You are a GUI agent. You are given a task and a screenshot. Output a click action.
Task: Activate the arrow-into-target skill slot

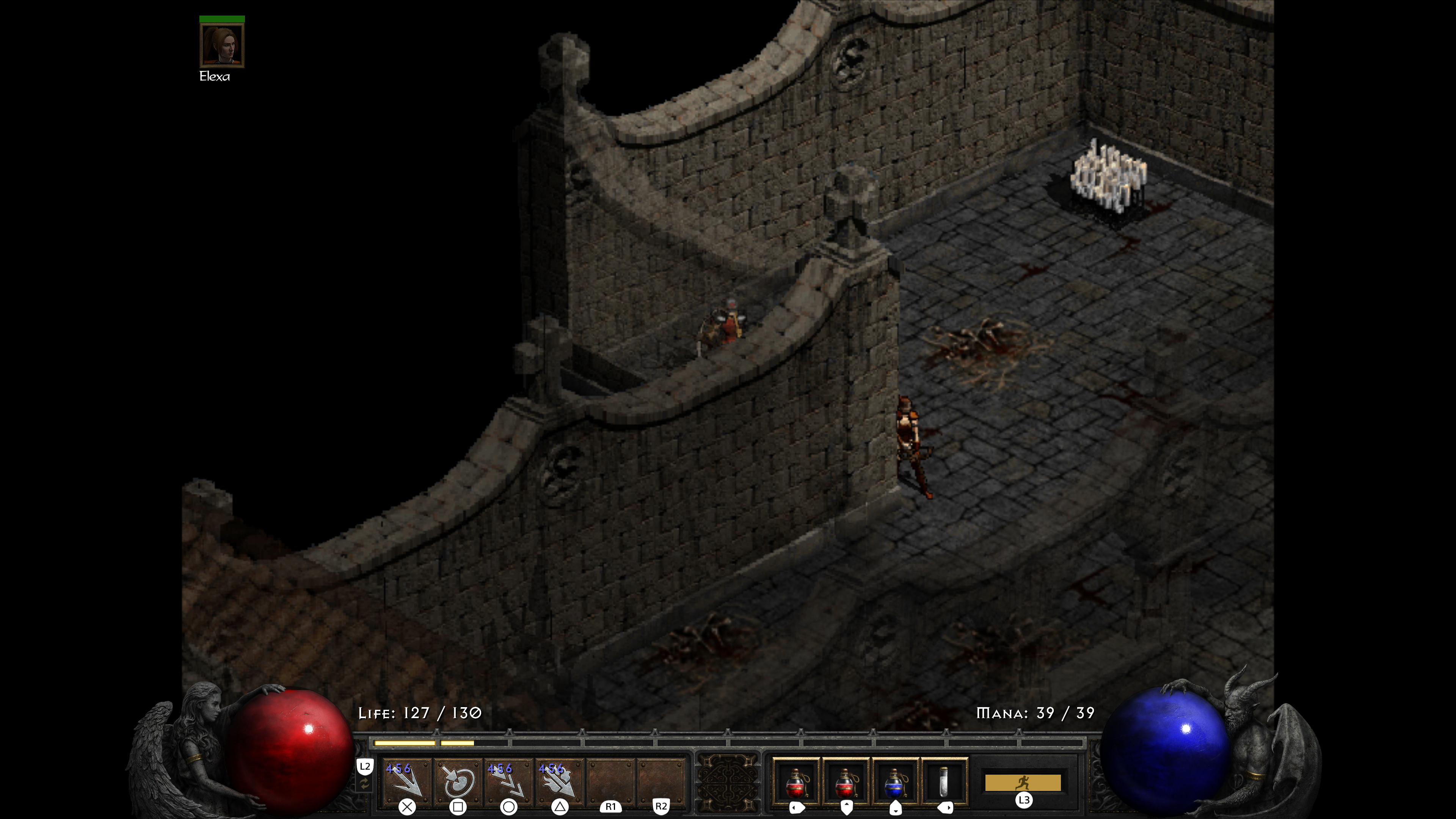click(458, 781)
